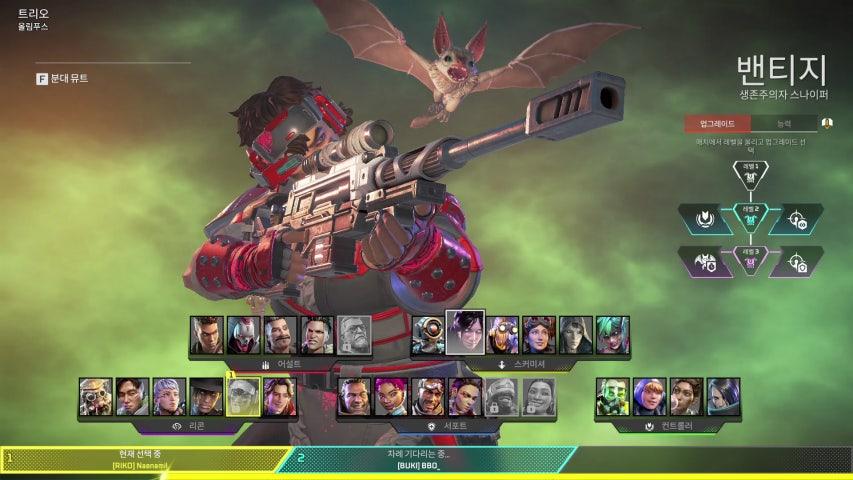Select the Wraith portrait
853x480 pixels.
point(465,332)
